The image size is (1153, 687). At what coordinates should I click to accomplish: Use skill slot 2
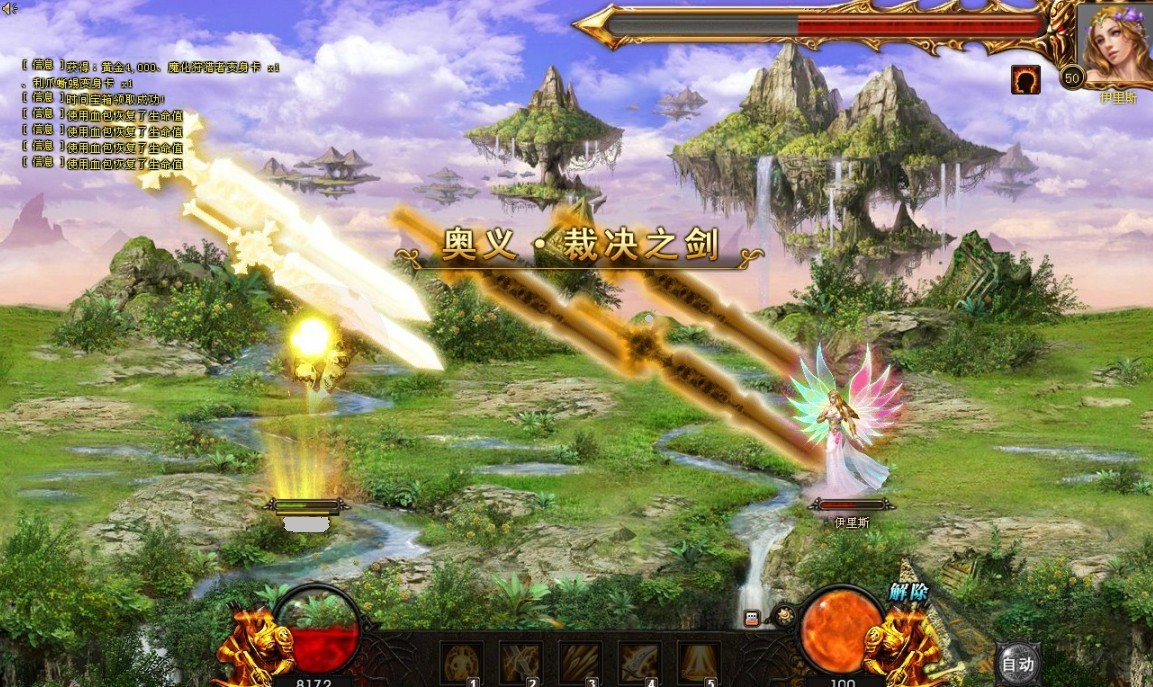[x=520, y=662]
